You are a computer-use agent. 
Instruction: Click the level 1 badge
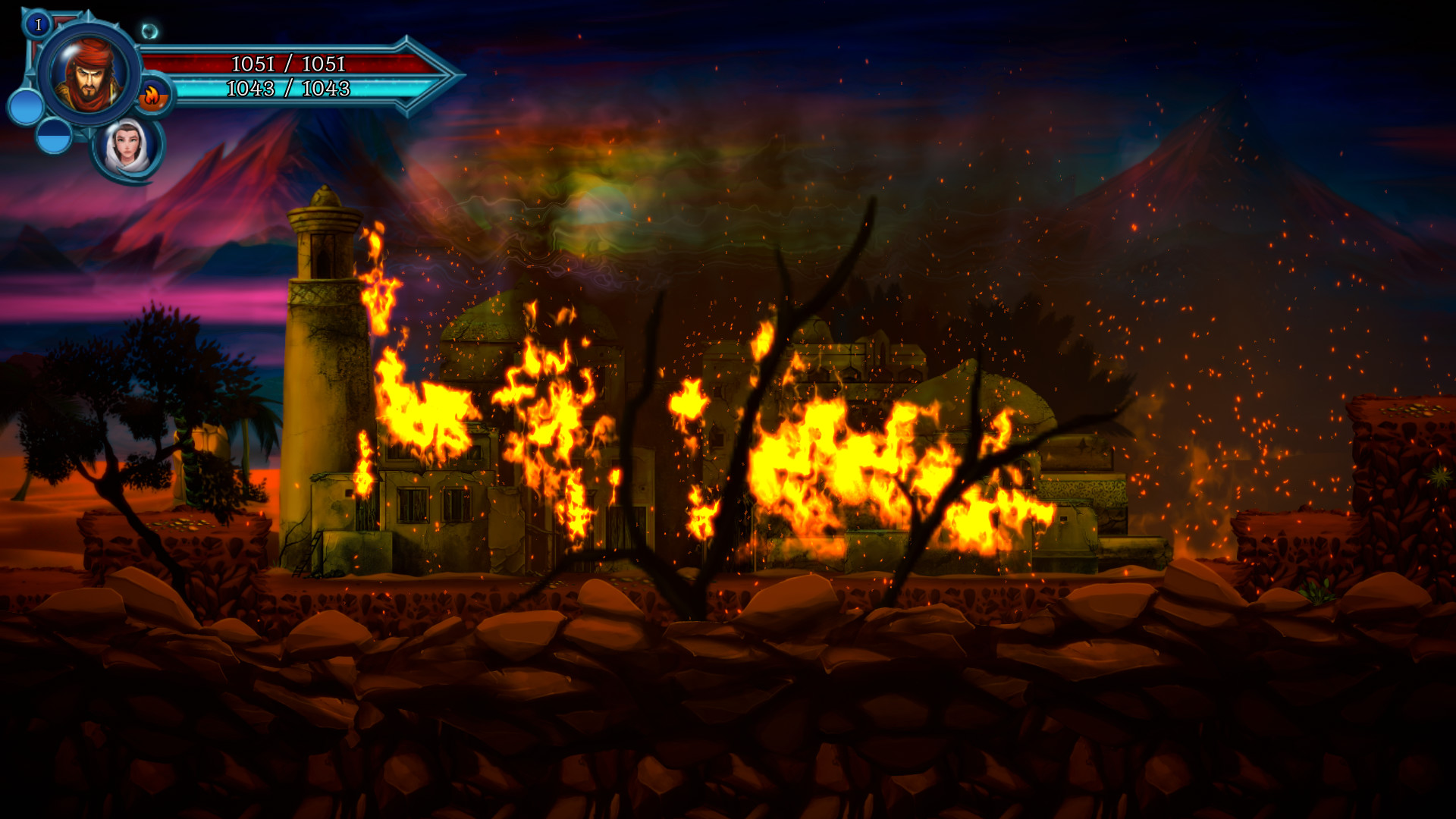coord(38,24)
